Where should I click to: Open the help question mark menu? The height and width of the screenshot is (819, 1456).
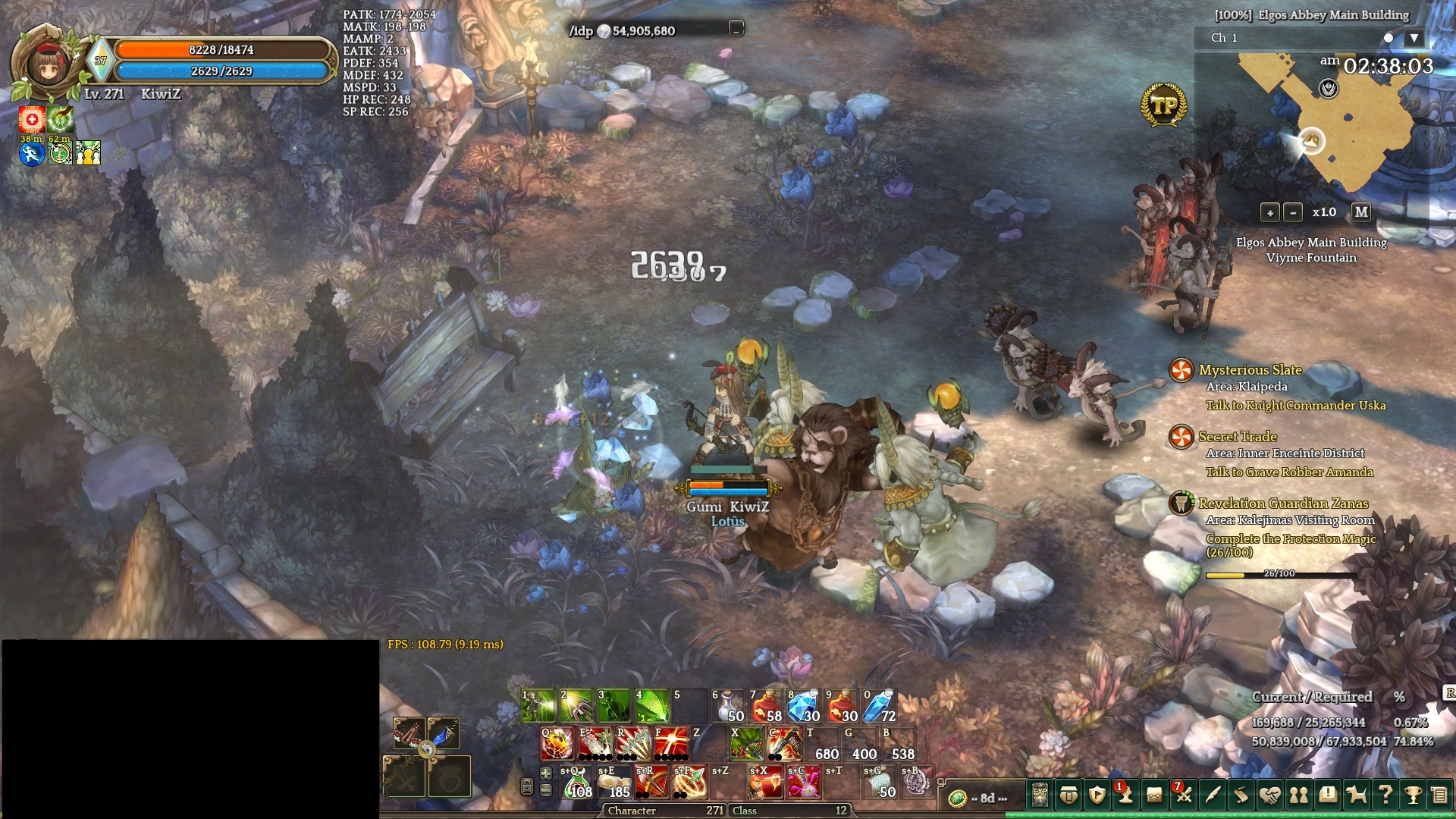coord(1385,795)
